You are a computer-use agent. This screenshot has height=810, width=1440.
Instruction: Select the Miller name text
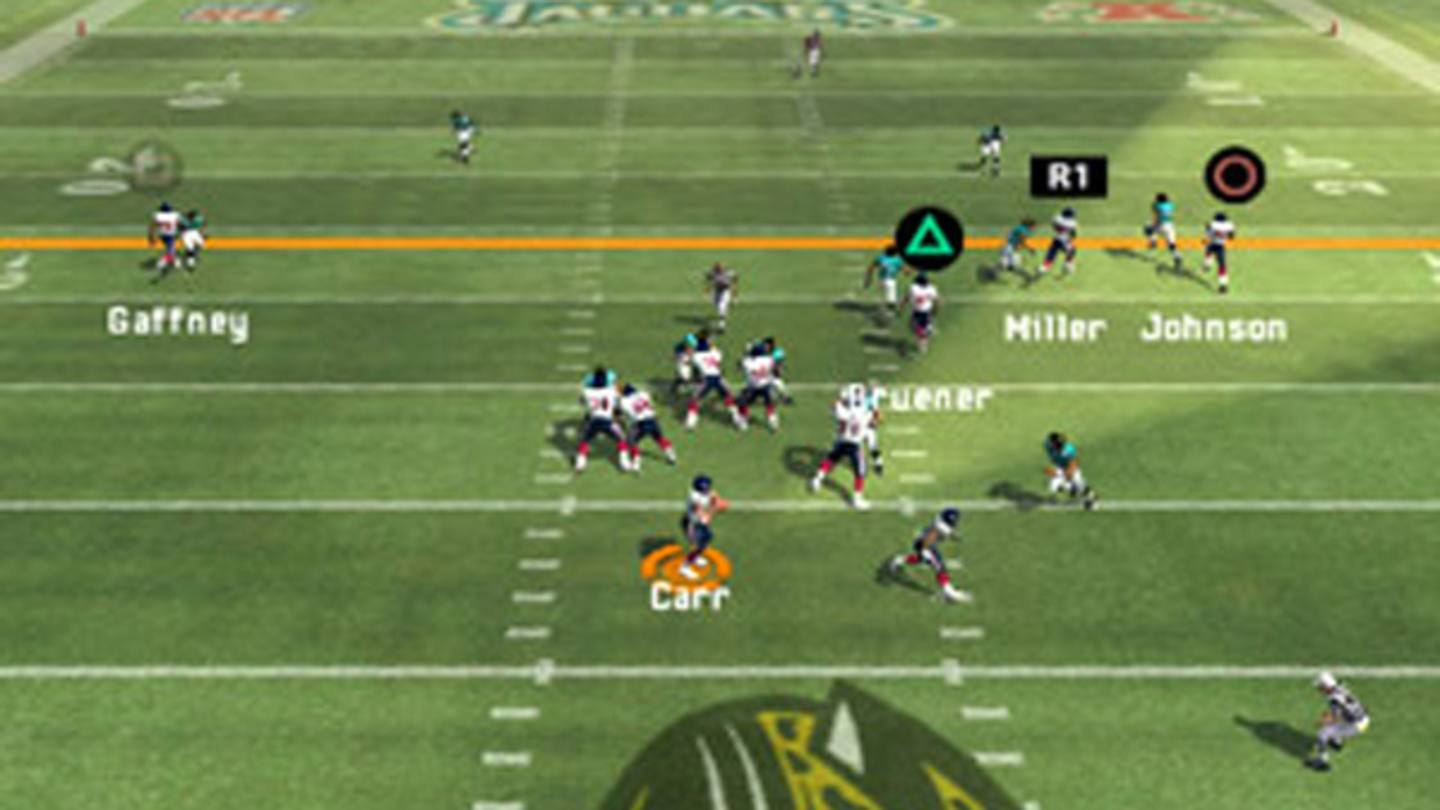pyautogui.click(x=1054, y=325)
